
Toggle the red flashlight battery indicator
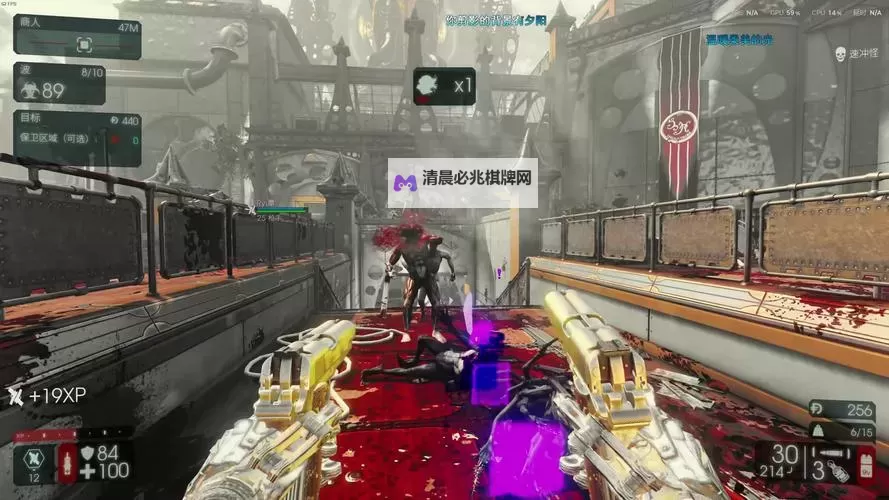pos(866,464)
